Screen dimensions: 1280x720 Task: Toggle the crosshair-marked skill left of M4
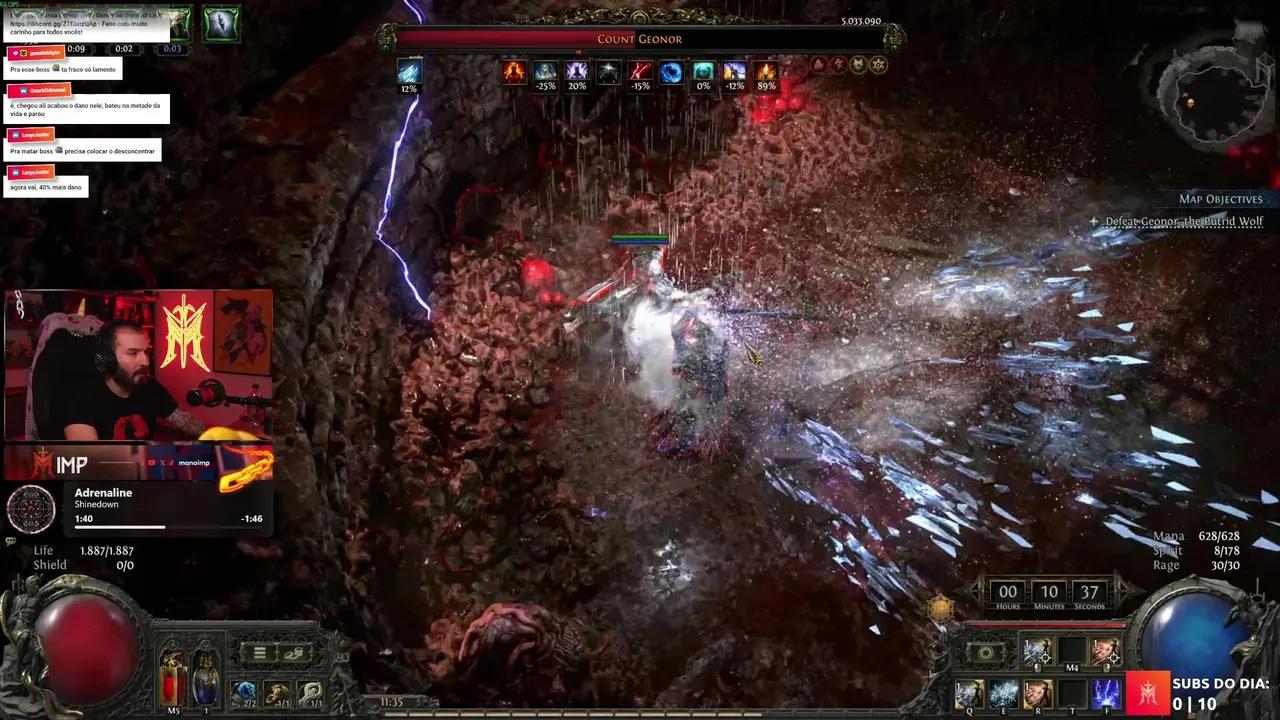tap(1036, 651)
